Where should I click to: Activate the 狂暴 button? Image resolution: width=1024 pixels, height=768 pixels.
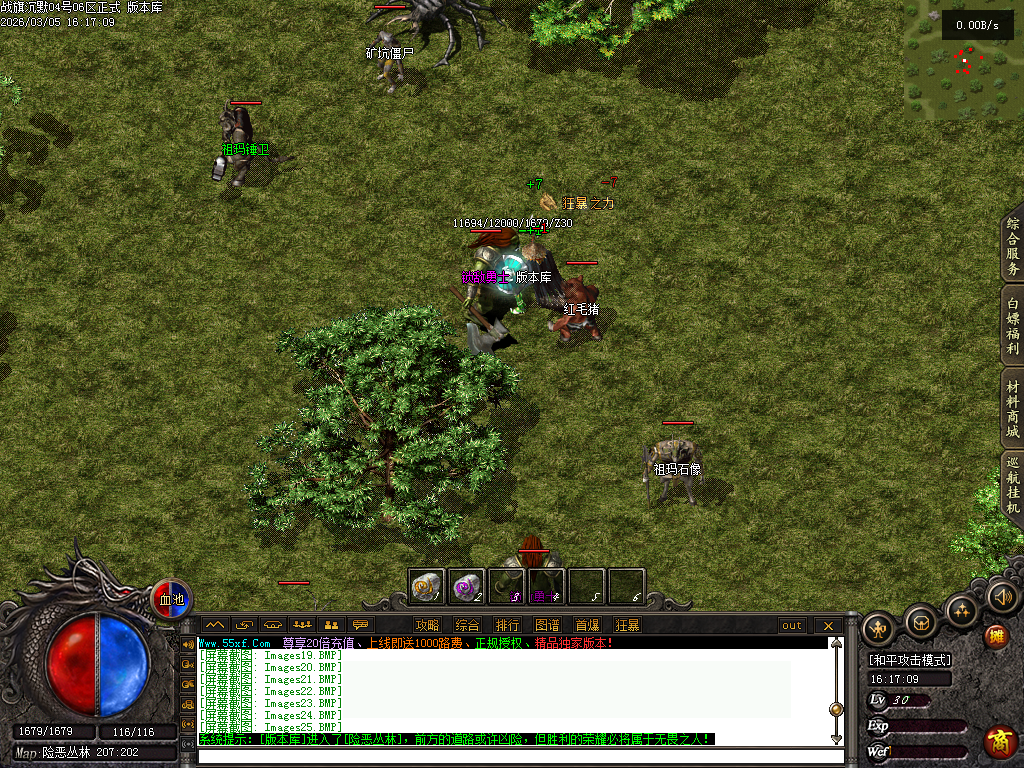[627, 626]
